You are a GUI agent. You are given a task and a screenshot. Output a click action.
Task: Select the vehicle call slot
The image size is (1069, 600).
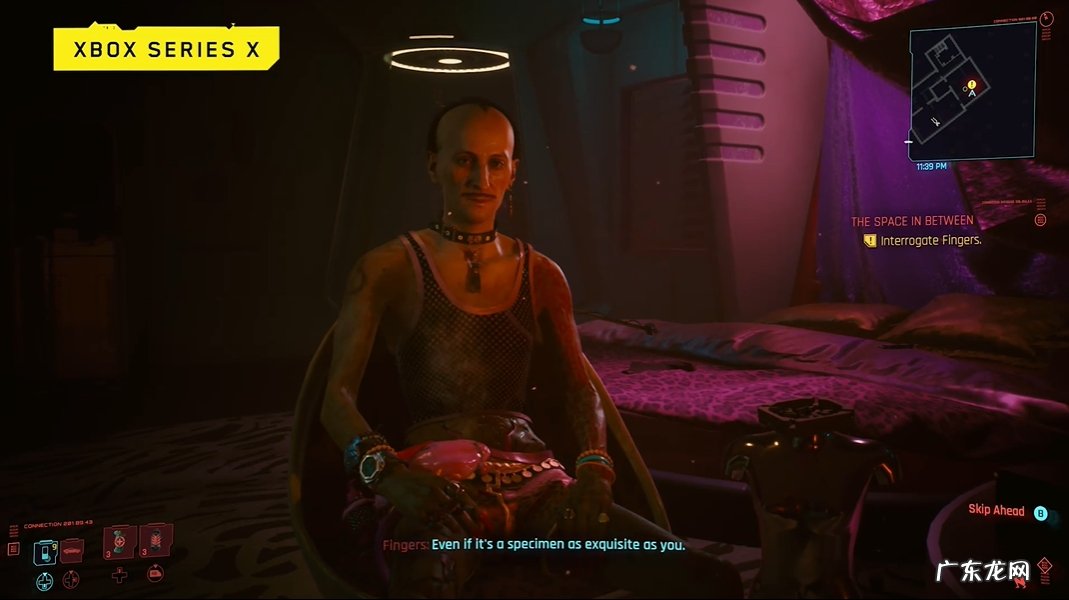(x=72, y=552)
